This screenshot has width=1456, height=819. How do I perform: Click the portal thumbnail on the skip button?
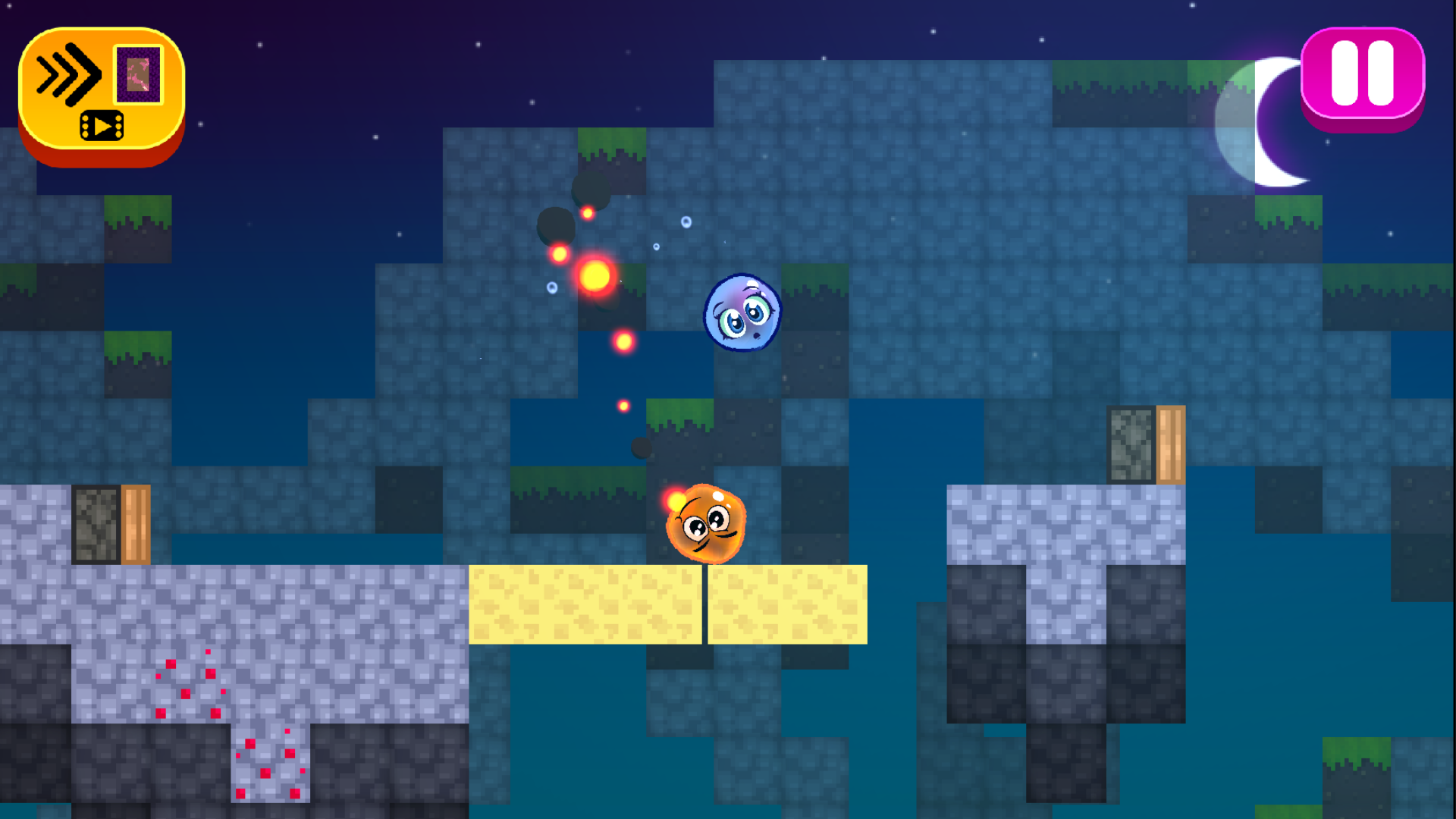pyautogui.click(x=139, y=75)
